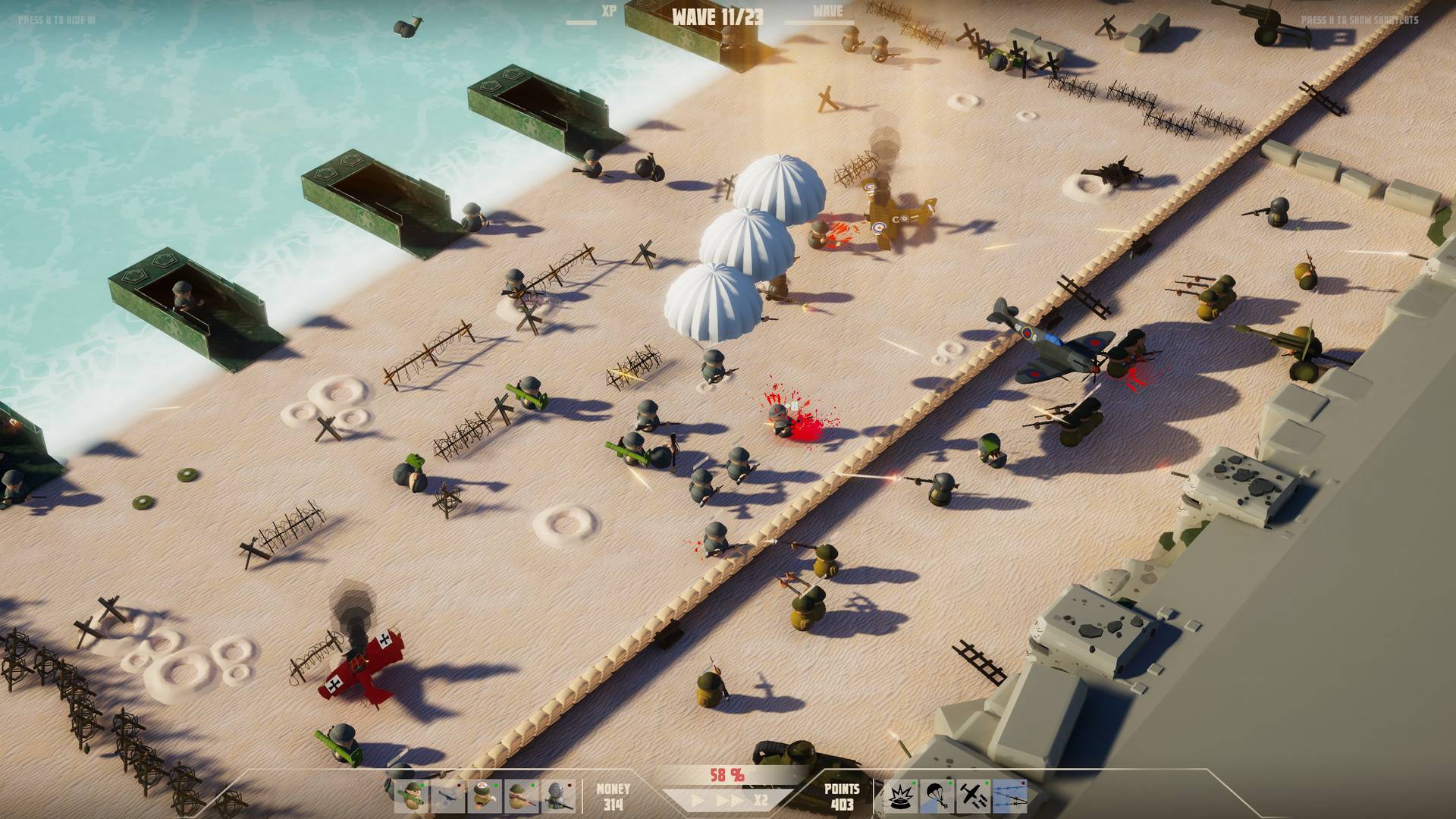
Task: Select the bazooka soldier unit
Action: pos(412,796)
